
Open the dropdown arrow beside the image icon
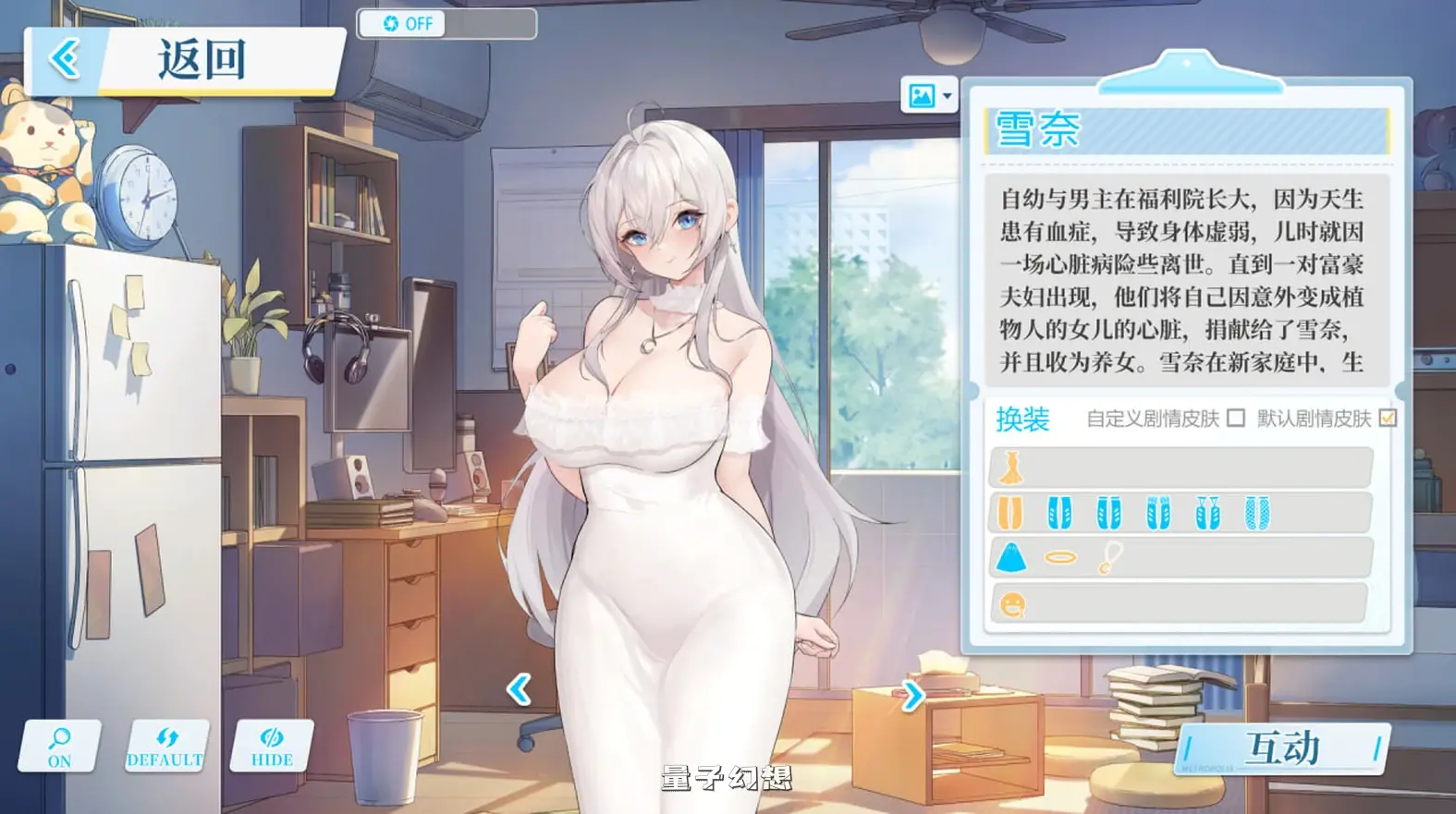pyautogui.click(x=948, y=95)
